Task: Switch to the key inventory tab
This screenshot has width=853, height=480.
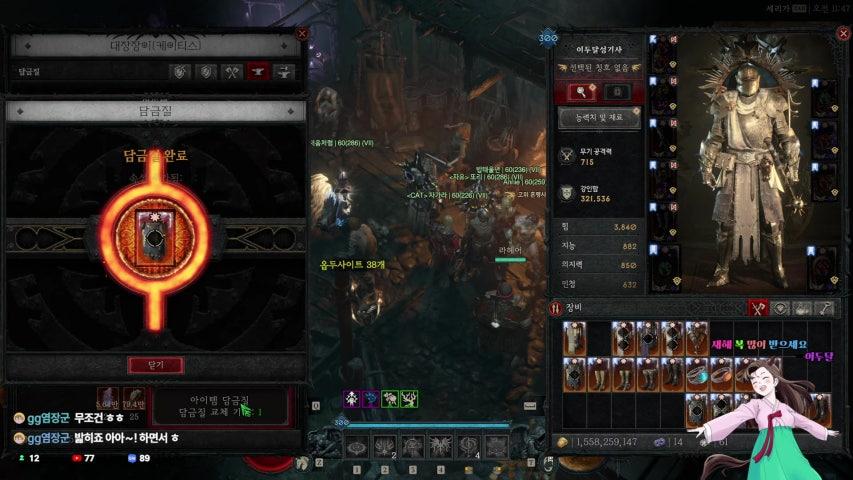Action: [x=826, y=309]
